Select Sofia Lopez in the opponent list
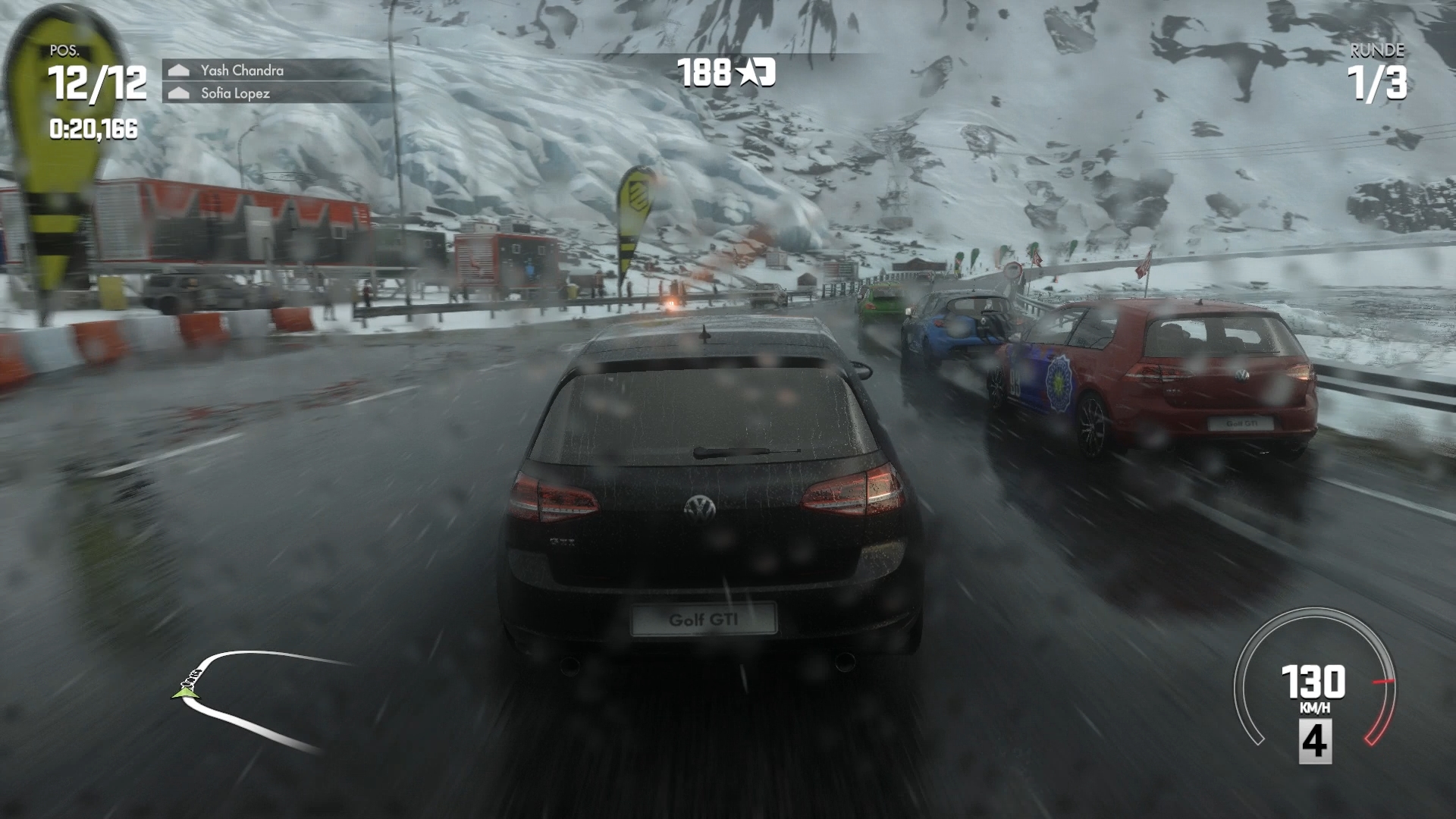This screenshot has width=1456, height=819. [235, 93]
